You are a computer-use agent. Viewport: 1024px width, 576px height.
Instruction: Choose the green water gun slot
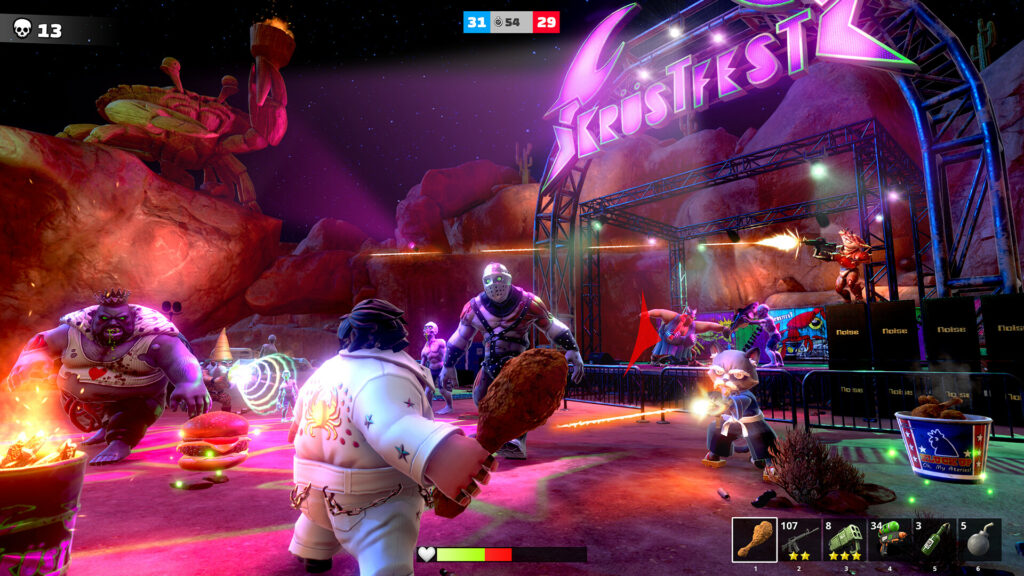point(890,540)
